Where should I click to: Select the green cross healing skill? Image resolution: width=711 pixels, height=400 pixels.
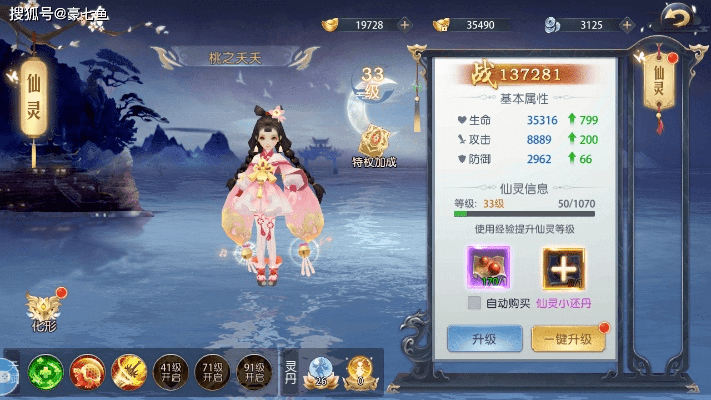[45, 374]
